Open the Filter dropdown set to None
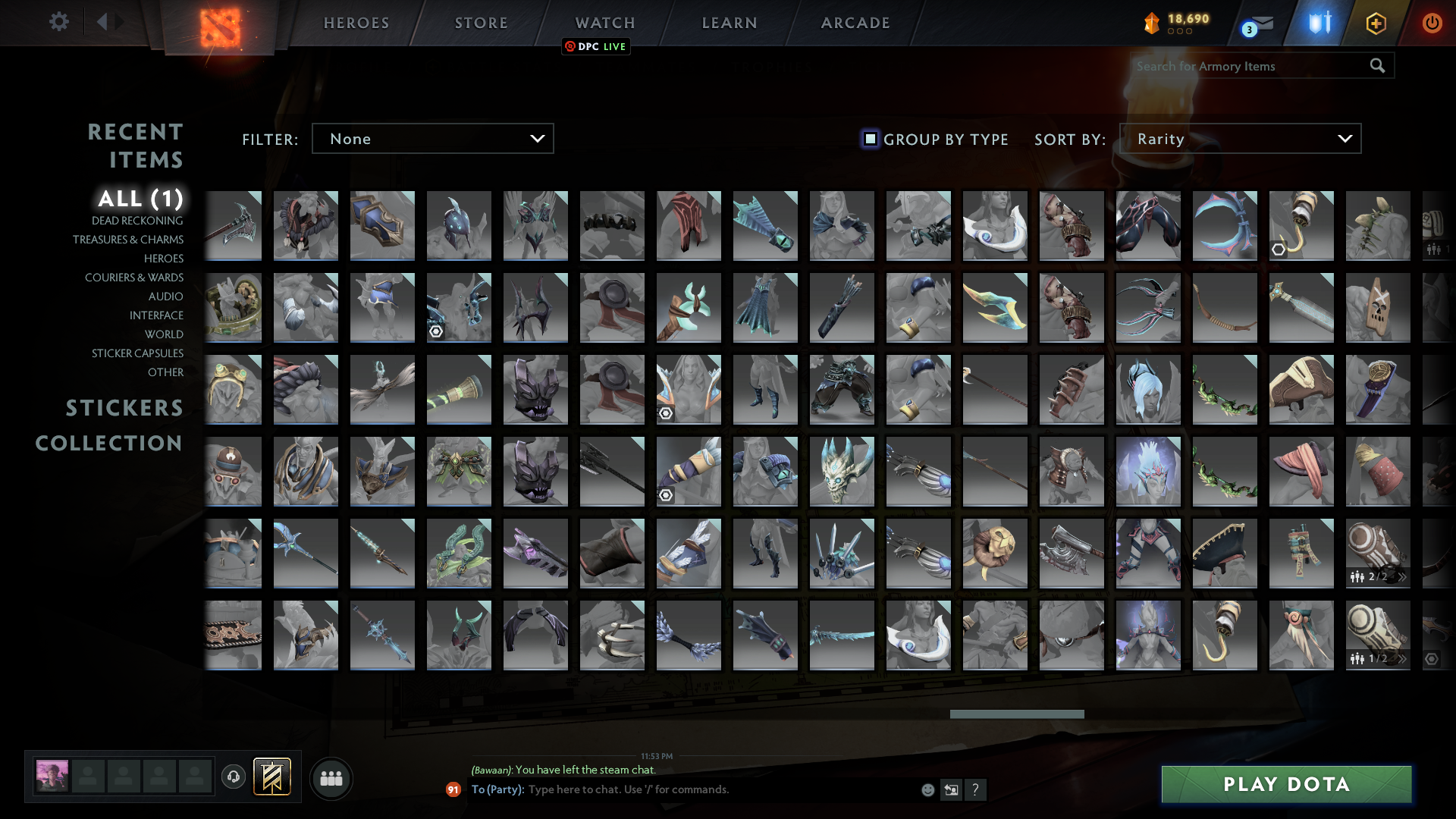The height and width of the screenshot is (819, 1456). (x=432, y=138)
